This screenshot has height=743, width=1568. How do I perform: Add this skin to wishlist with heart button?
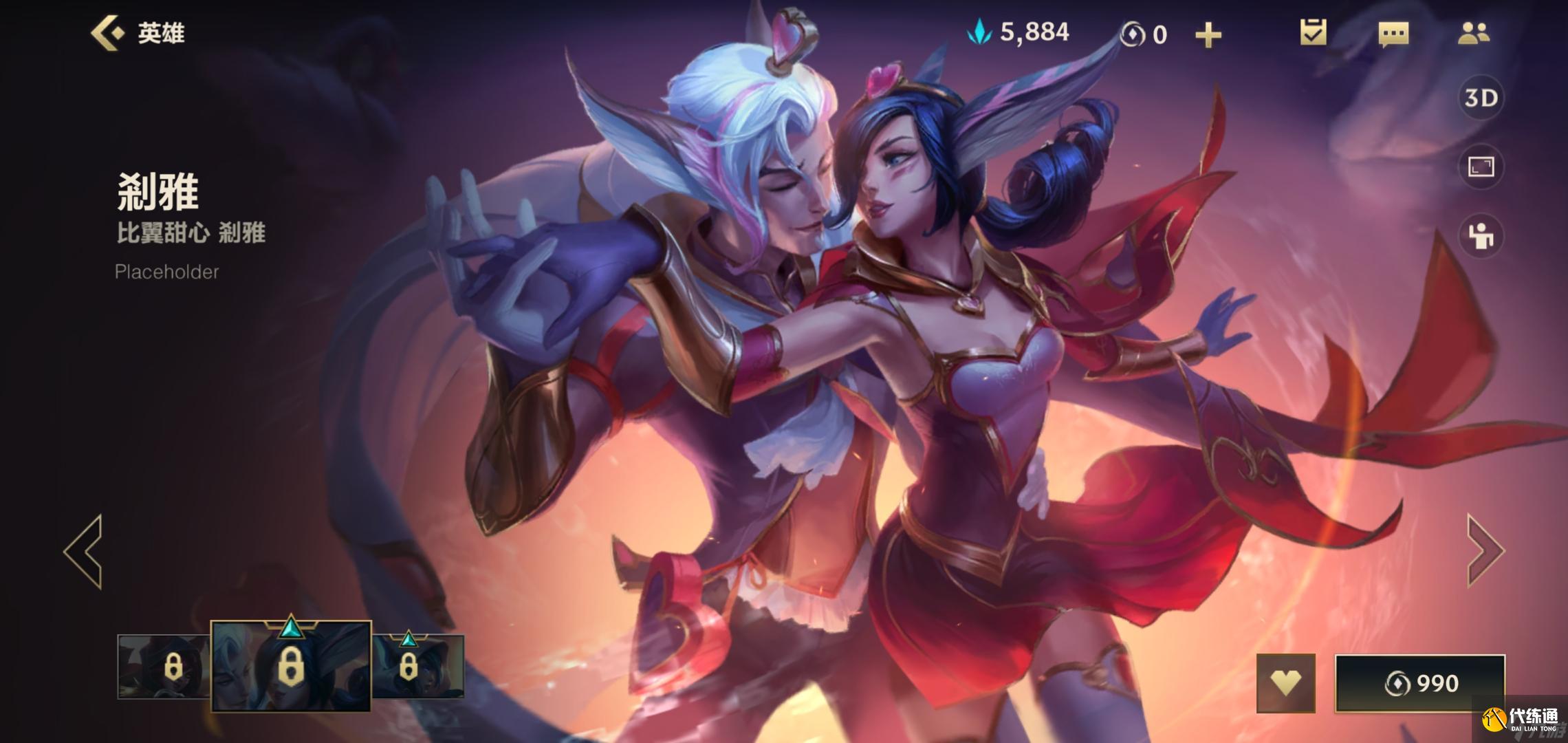(x=1285, y=682)
